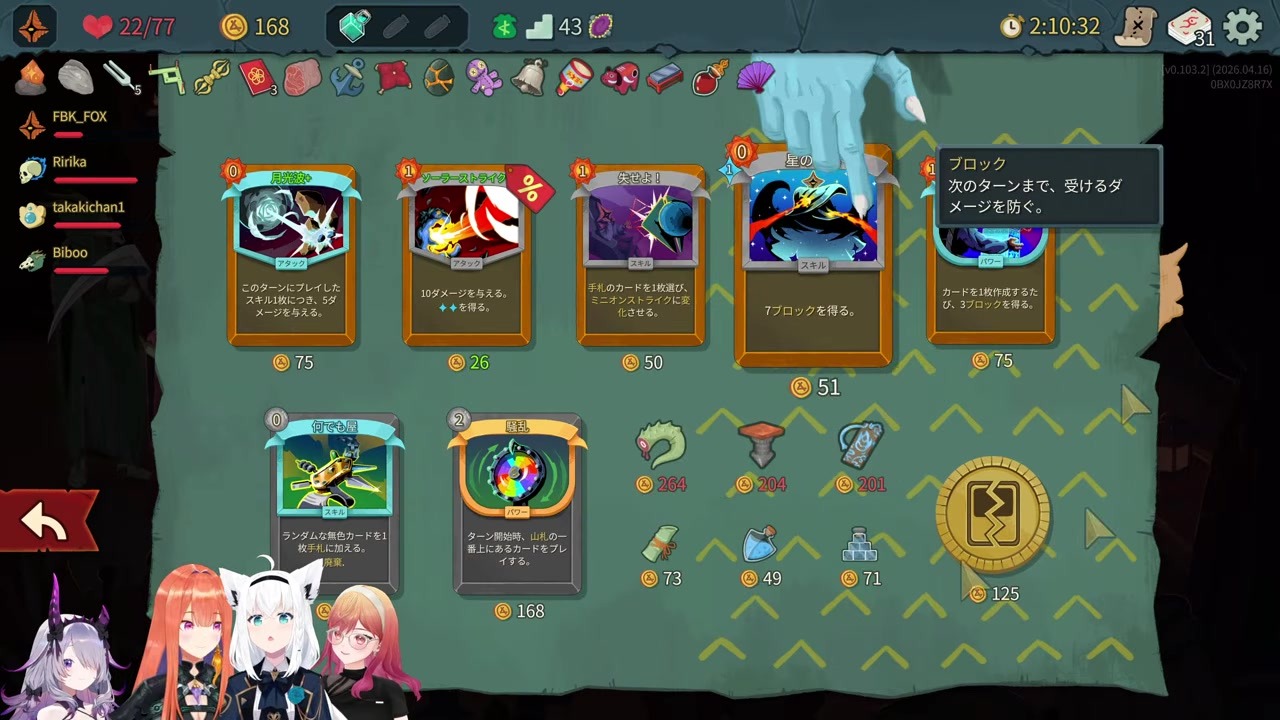The image size is (1280, 720).
Task: Buy the potion priced at 71 gold
Action: point(860,544)
